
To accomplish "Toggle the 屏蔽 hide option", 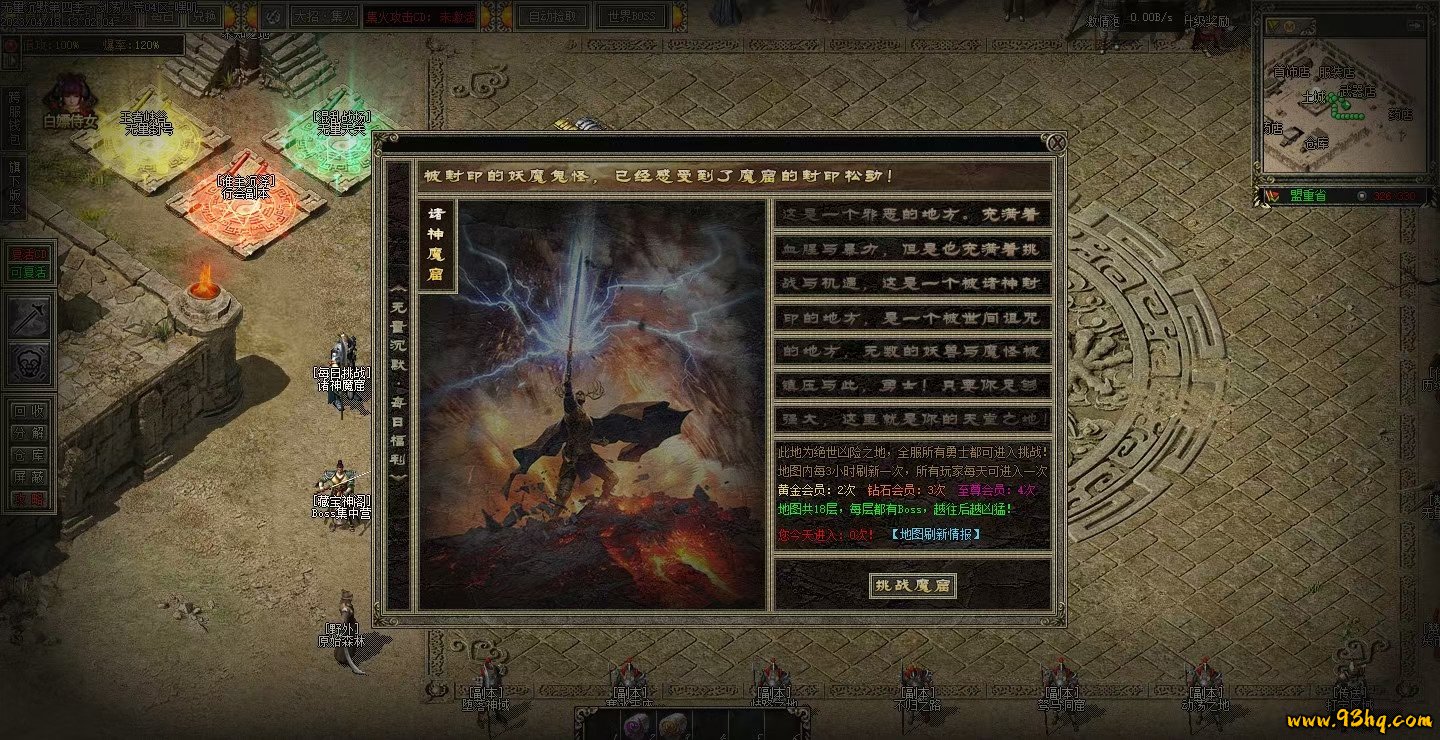I will 28,477.
